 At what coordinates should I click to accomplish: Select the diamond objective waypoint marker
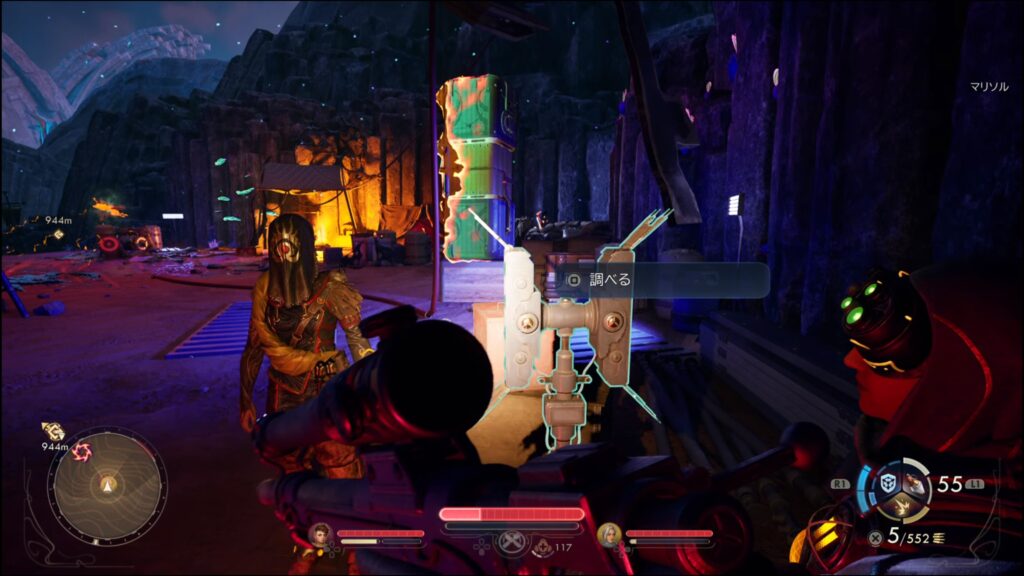point(58,234)
